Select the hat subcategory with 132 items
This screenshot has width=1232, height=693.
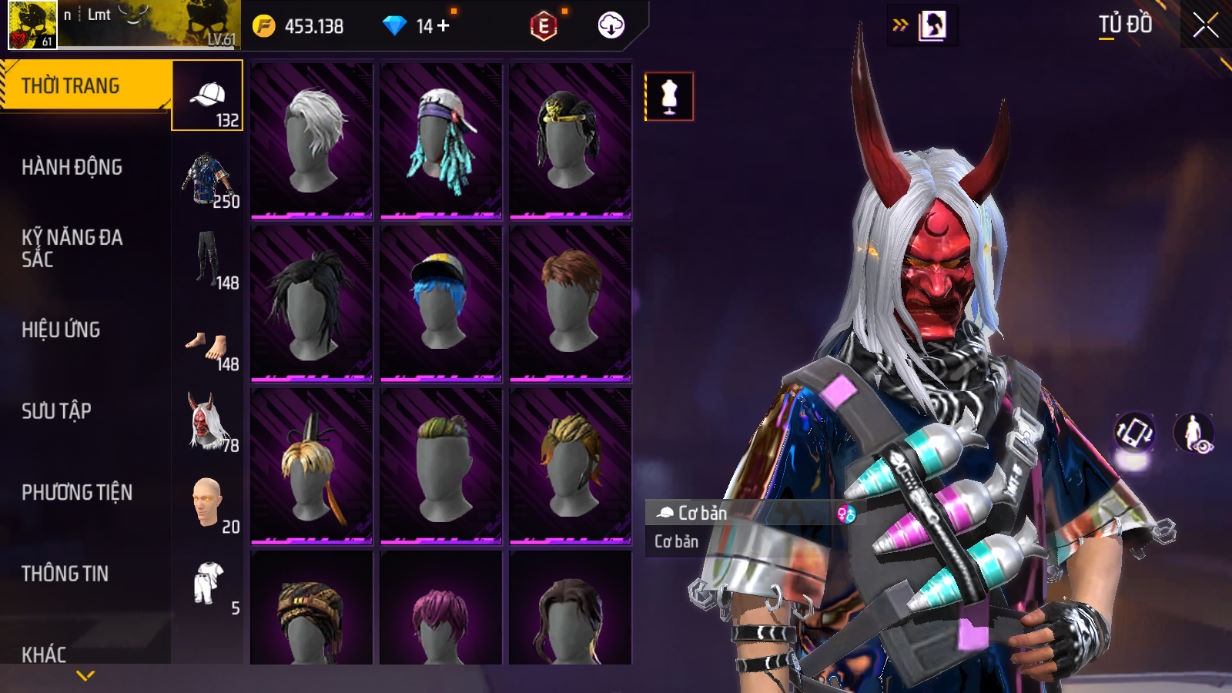point(208,96)
